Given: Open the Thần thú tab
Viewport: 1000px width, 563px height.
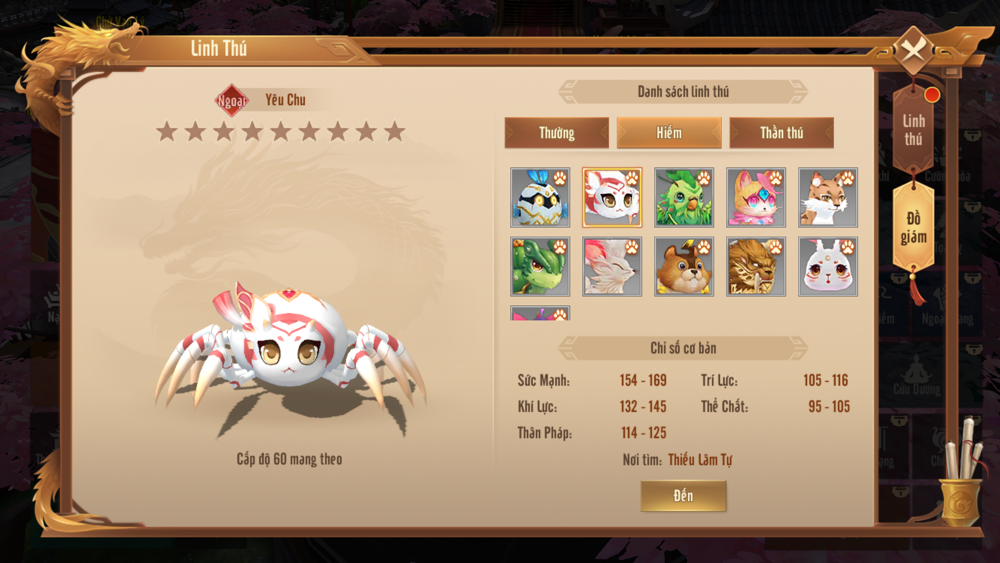Looking at the screenshot, I should (781, 133).
